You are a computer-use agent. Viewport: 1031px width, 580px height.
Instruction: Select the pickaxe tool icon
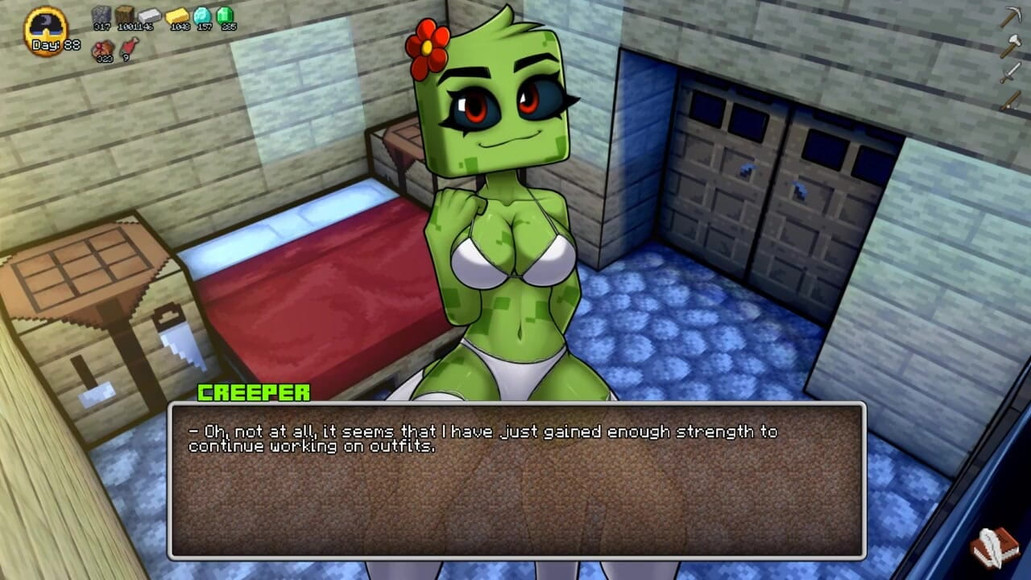click(1011, 17)
